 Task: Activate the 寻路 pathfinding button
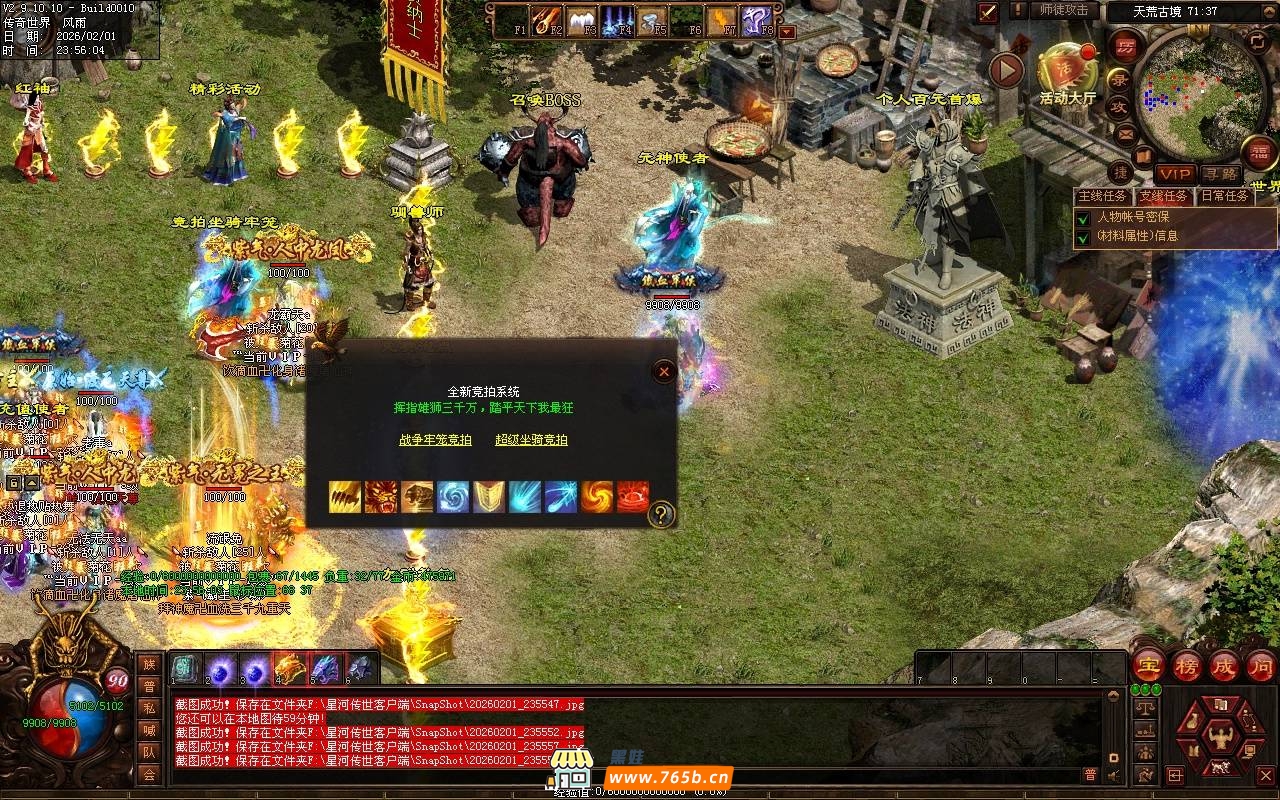point(1219,174)
